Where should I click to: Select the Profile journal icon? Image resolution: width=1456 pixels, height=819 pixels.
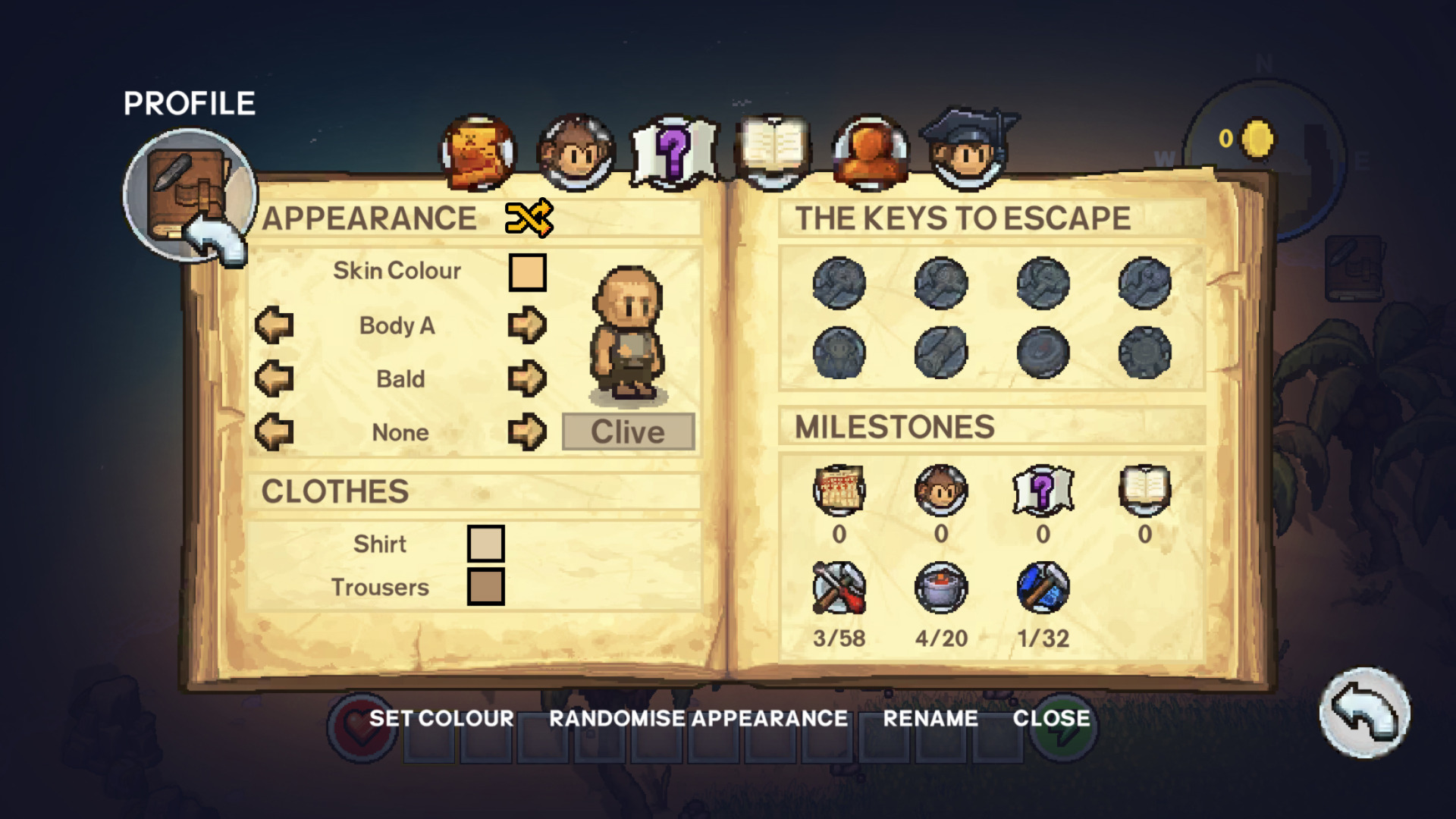pos(190,193)
